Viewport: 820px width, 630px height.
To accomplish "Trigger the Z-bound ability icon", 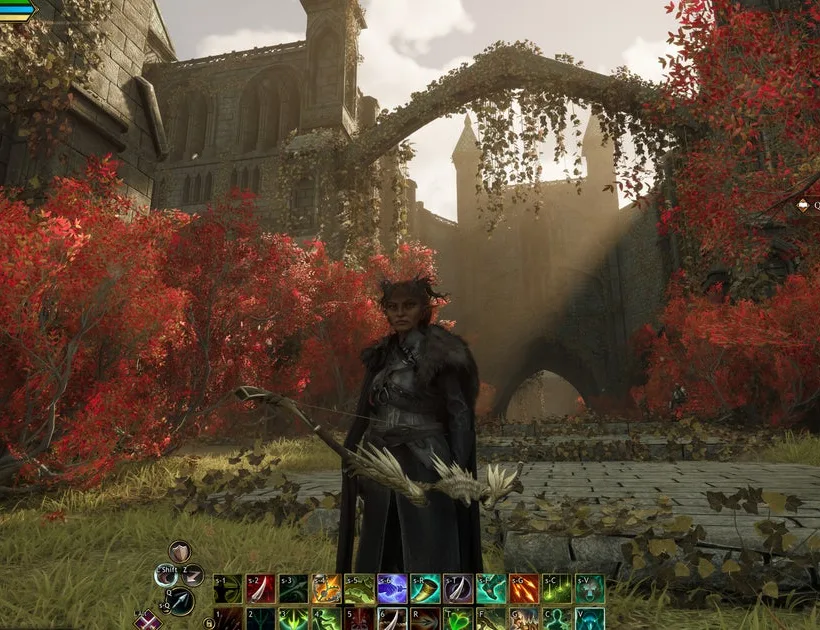I will [192, 575].
